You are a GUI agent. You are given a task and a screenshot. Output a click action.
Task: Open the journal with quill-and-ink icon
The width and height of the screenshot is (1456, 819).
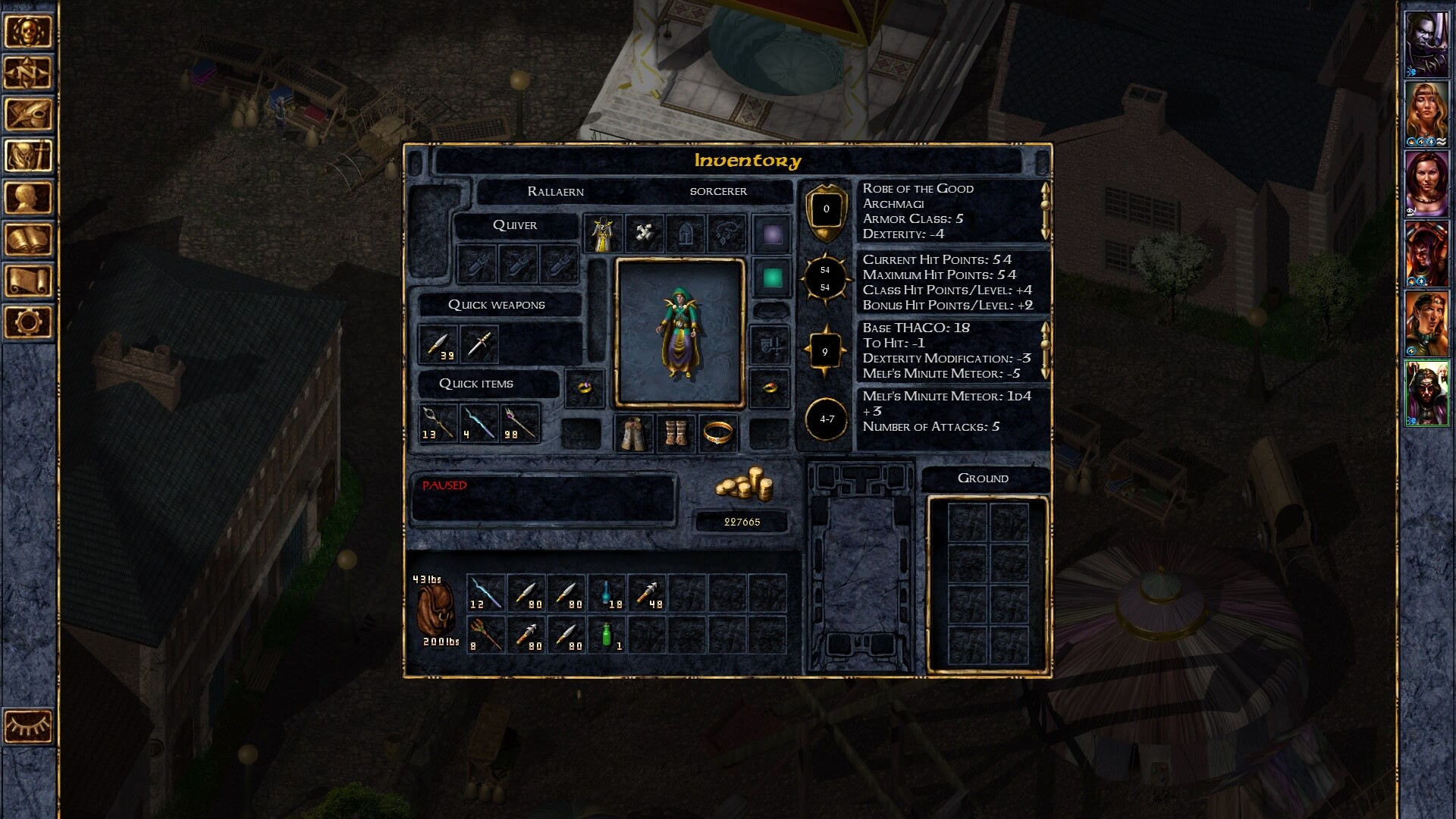click(x=28, y=114)
